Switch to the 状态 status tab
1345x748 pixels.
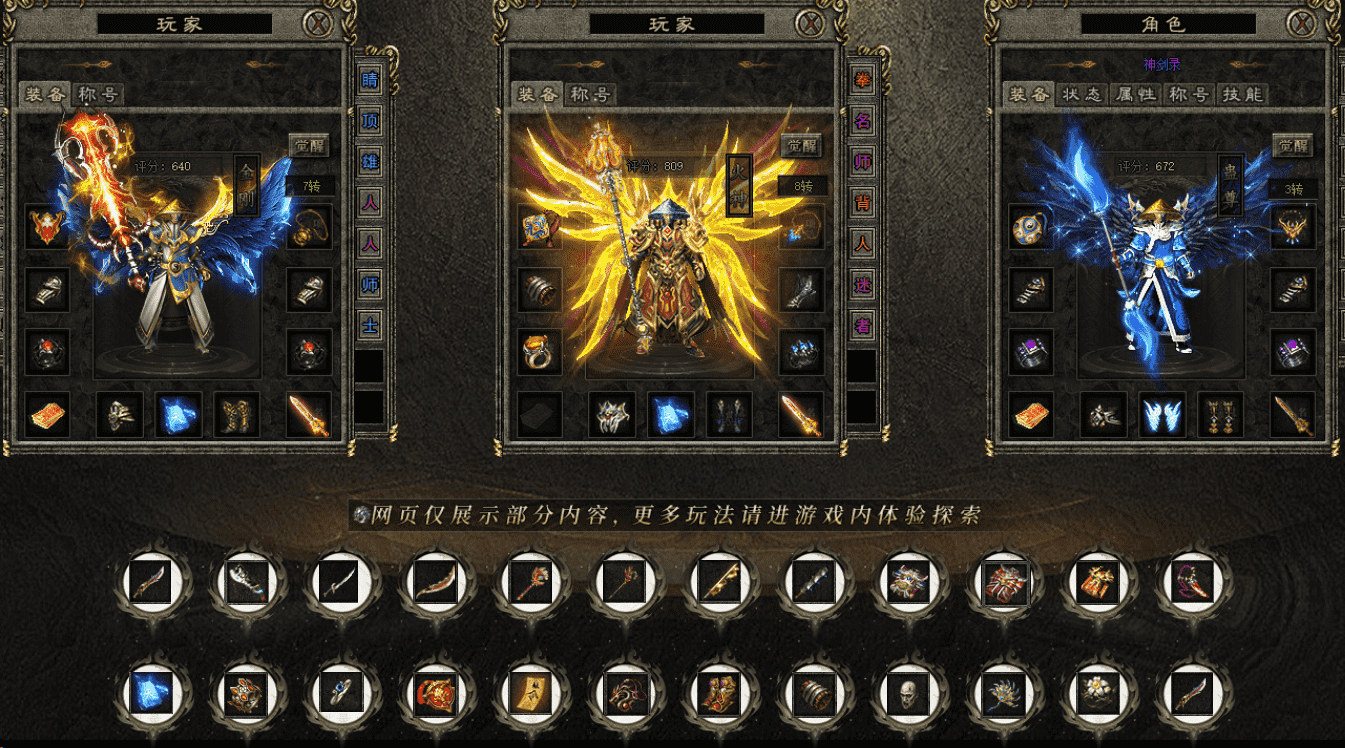1082,94
